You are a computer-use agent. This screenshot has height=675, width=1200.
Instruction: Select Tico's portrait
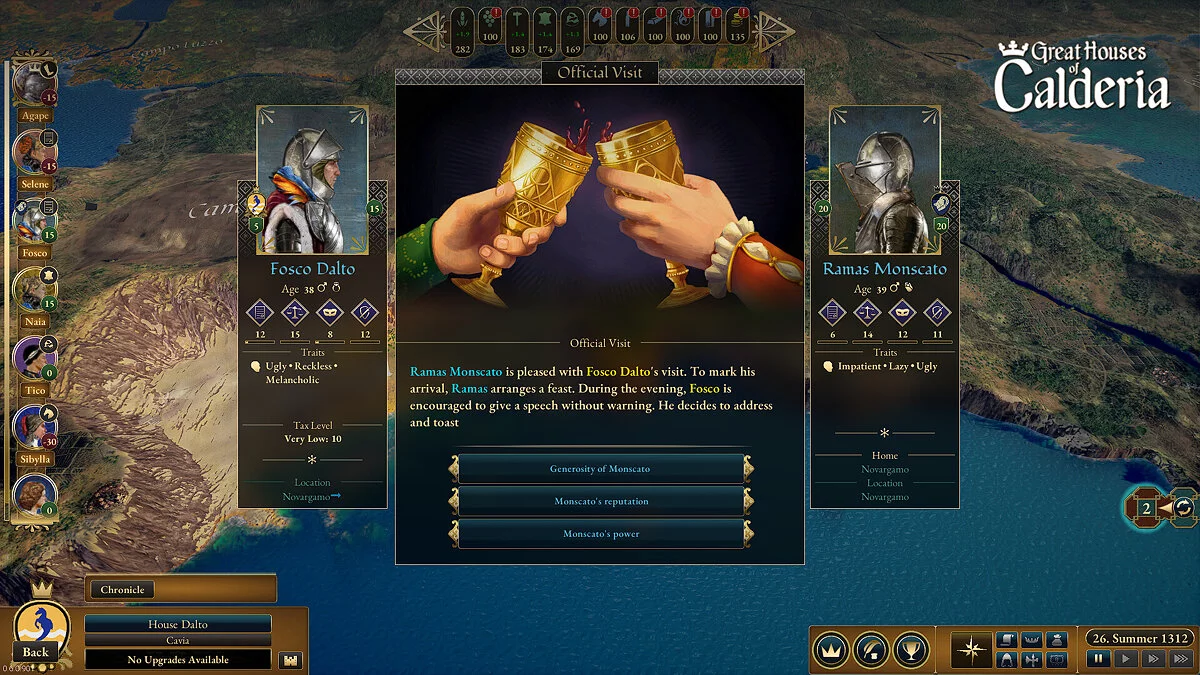(x=34, y=360)
